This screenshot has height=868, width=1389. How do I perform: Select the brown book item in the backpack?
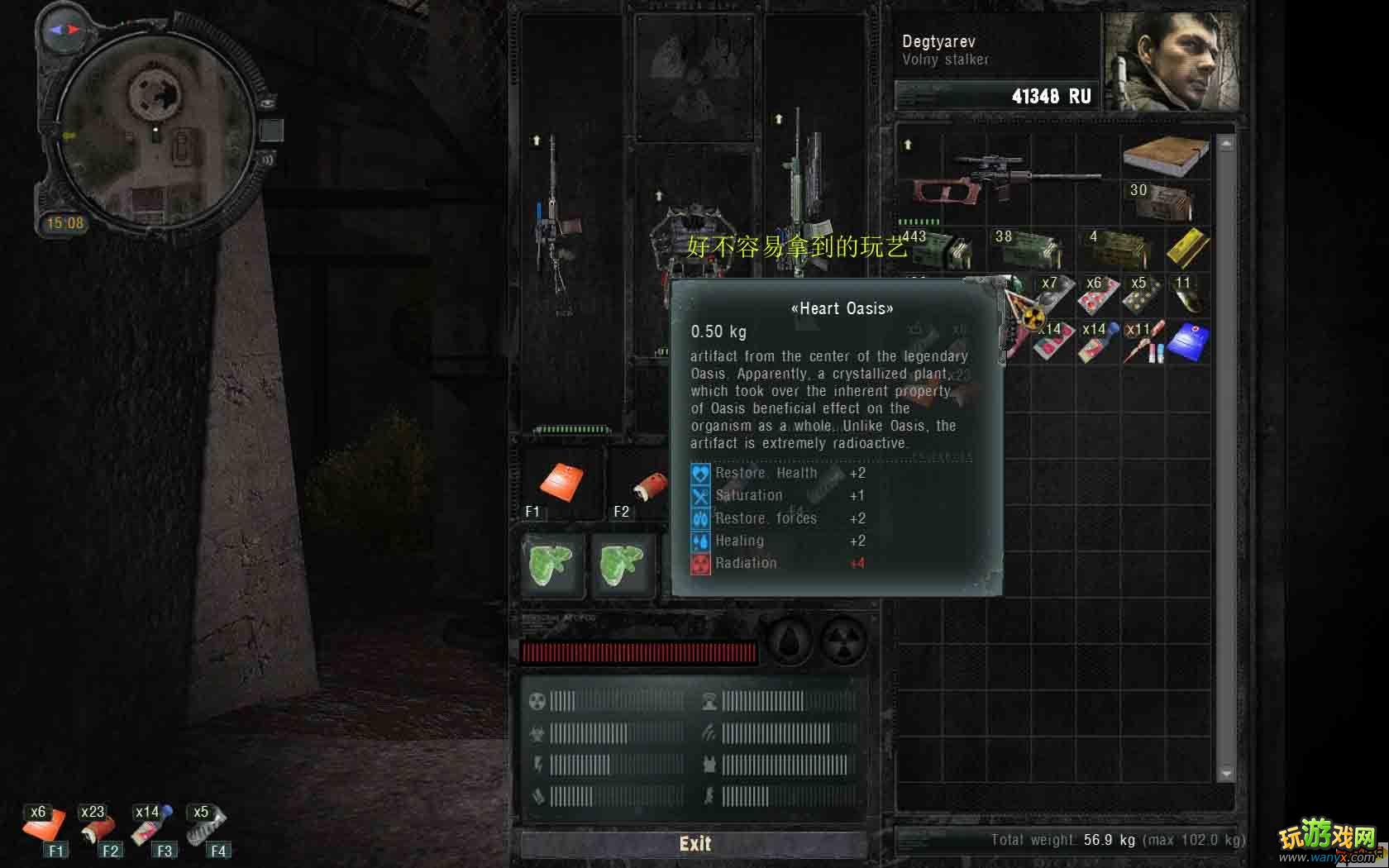click(x=1164, y=155)
